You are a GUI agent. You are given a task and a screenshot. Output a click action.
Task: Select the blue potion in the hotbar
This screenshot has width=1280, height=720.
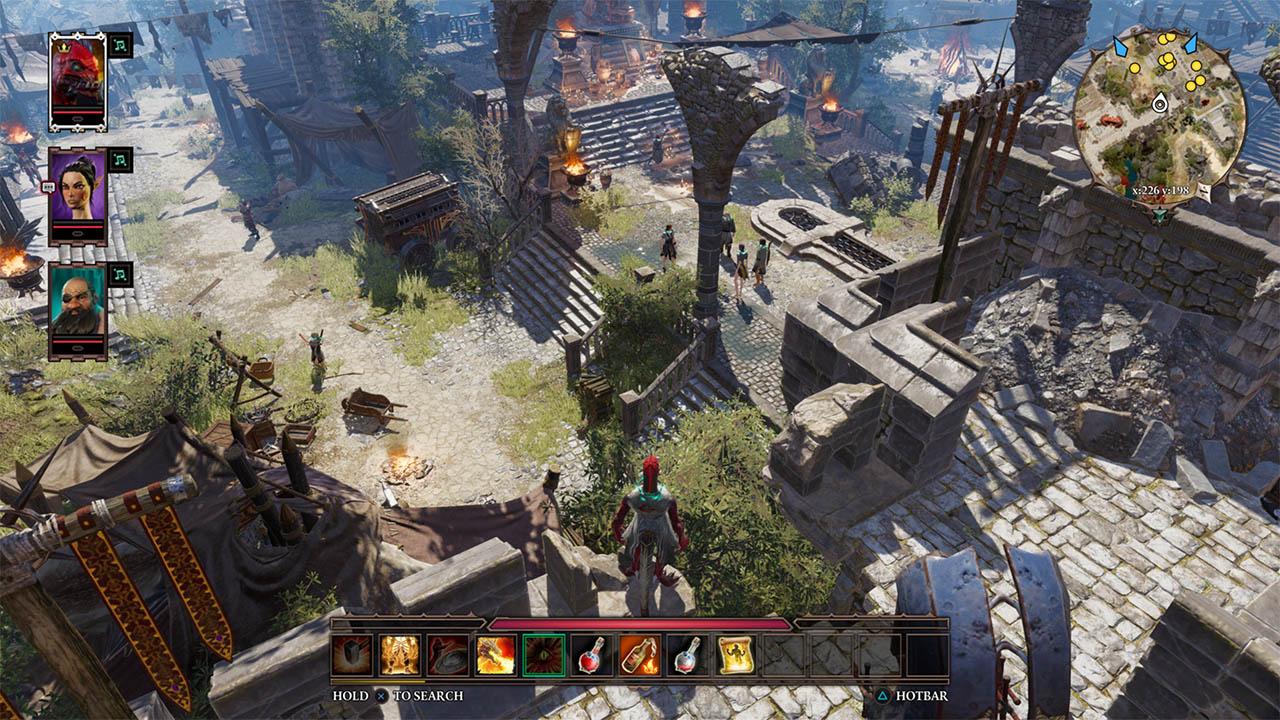click(687, 655)
